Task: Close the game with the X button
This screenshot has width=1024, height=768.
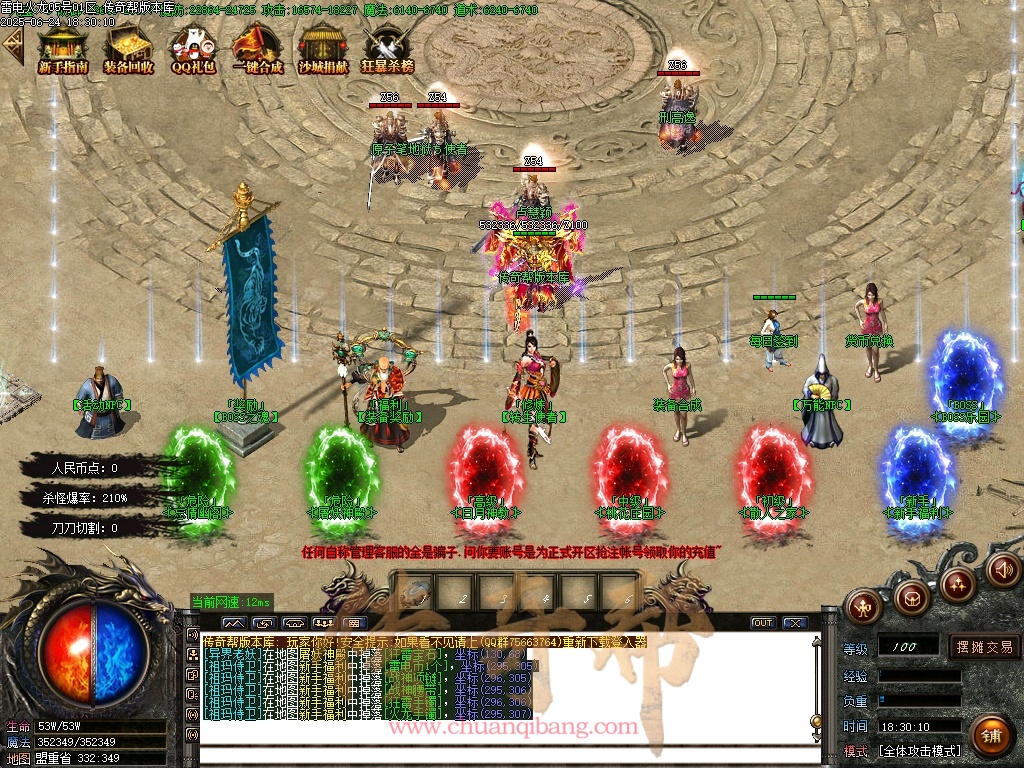Action: [795, 622]
